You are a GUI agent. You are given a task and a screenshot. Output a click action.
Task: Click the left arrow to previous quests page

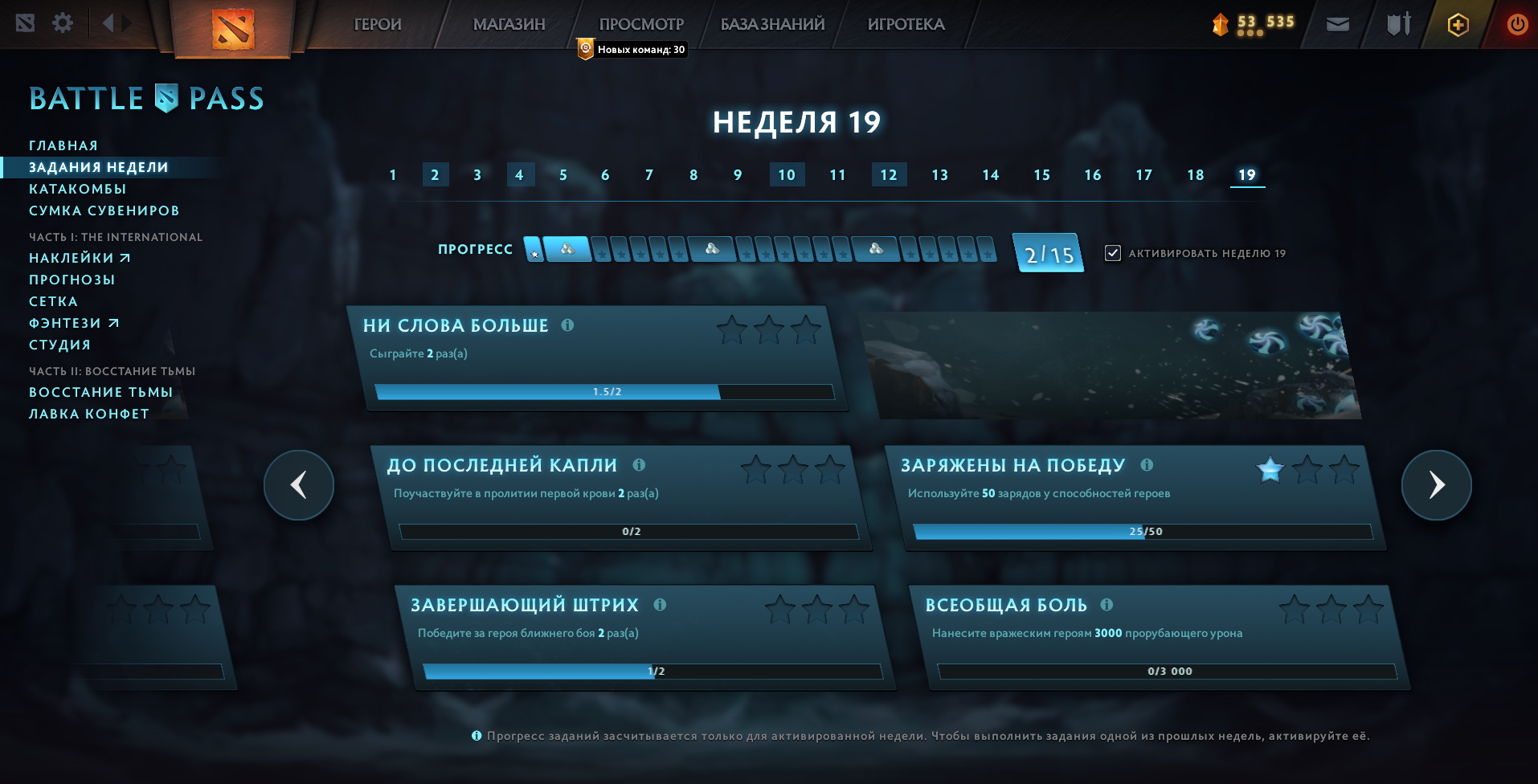coord(299,485)
